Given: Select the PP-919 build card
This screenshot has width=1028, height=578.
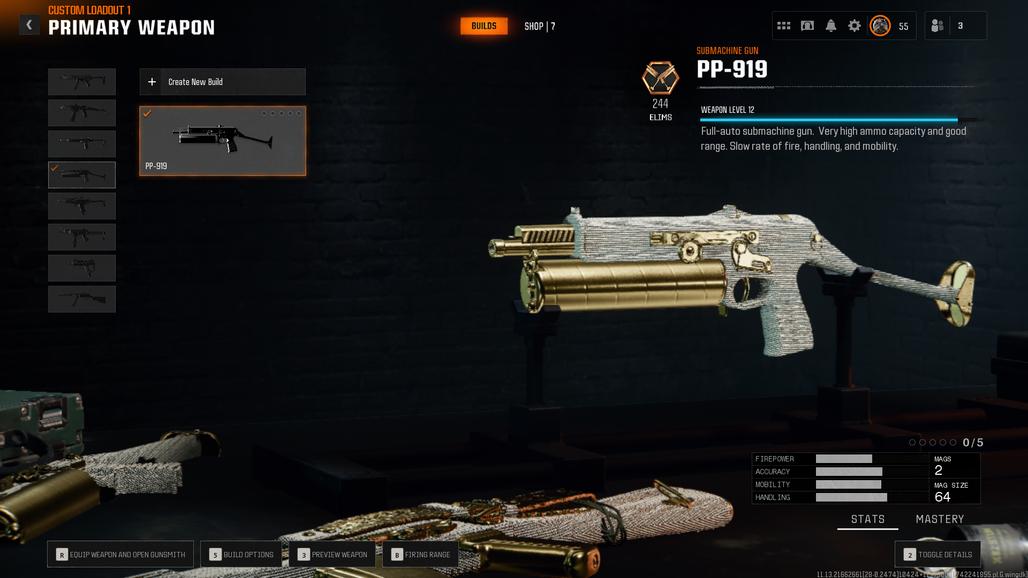Looking at the screenshot, I should pos(222,140).
